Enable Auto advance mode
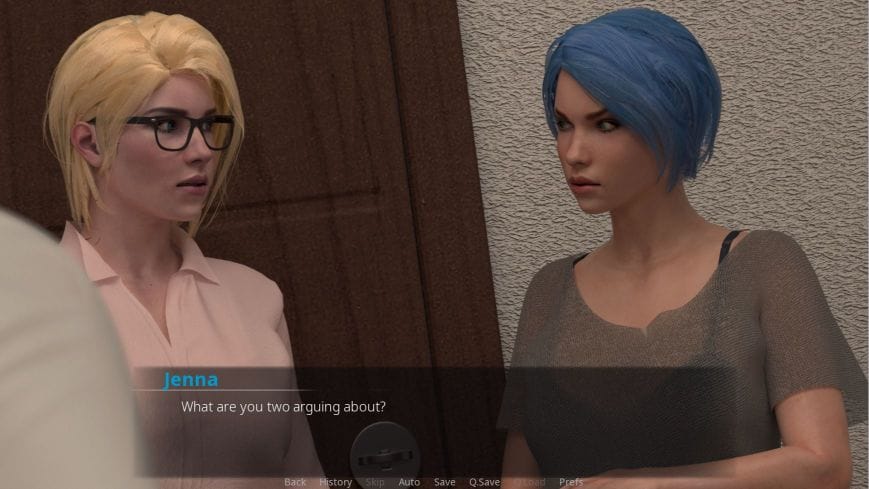The width and height of the screenshot is (869, 489). [409, 482]
